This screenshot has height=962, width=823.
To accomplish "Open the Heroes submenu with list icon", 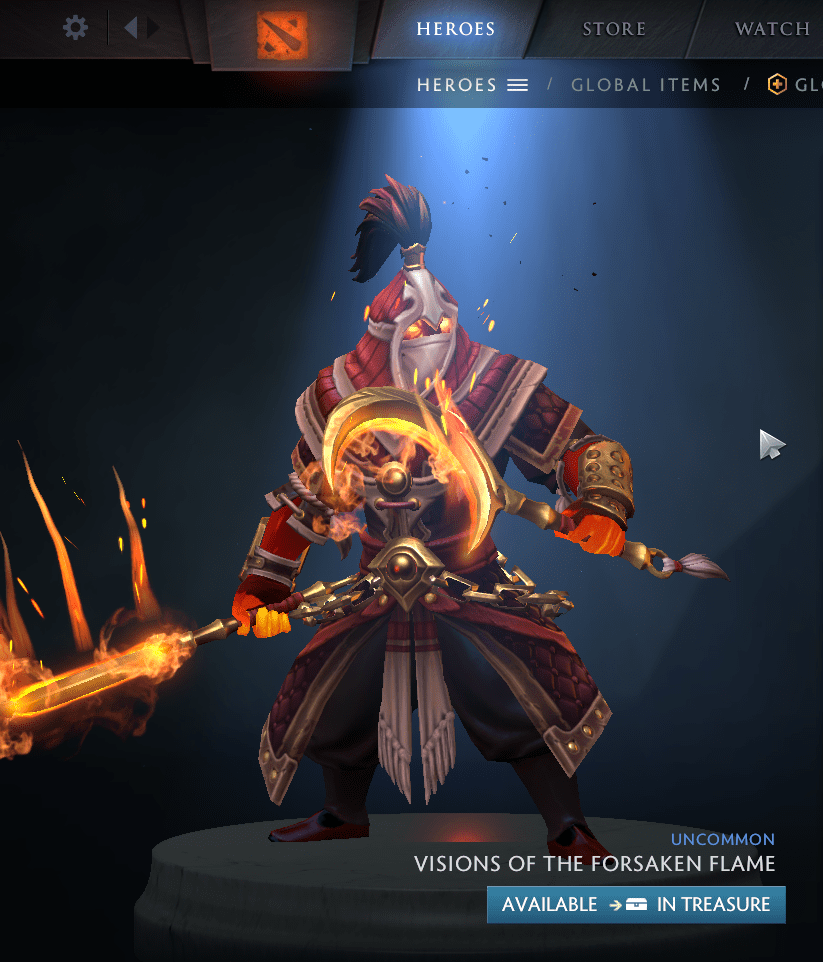I will click(x=472, y=85).
